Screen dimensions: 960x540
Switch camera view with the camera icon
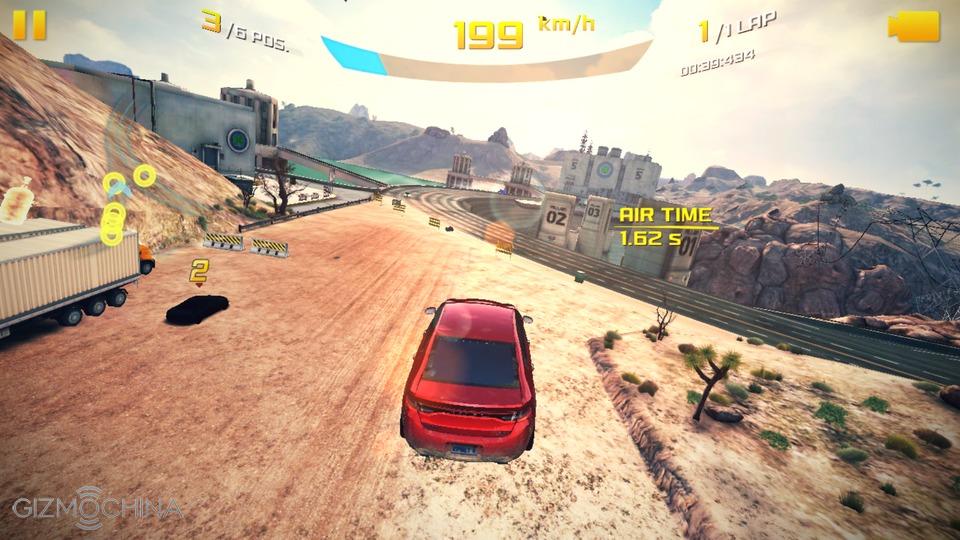[914, 27]
